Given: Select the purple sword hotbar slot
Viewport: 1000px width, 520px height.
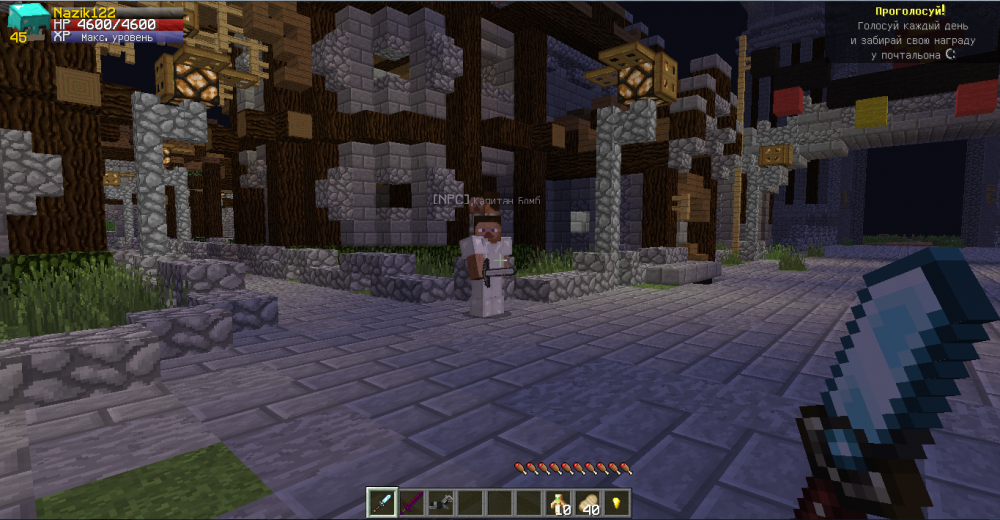Looking at the screenshot, I should (x=411, y=503).
